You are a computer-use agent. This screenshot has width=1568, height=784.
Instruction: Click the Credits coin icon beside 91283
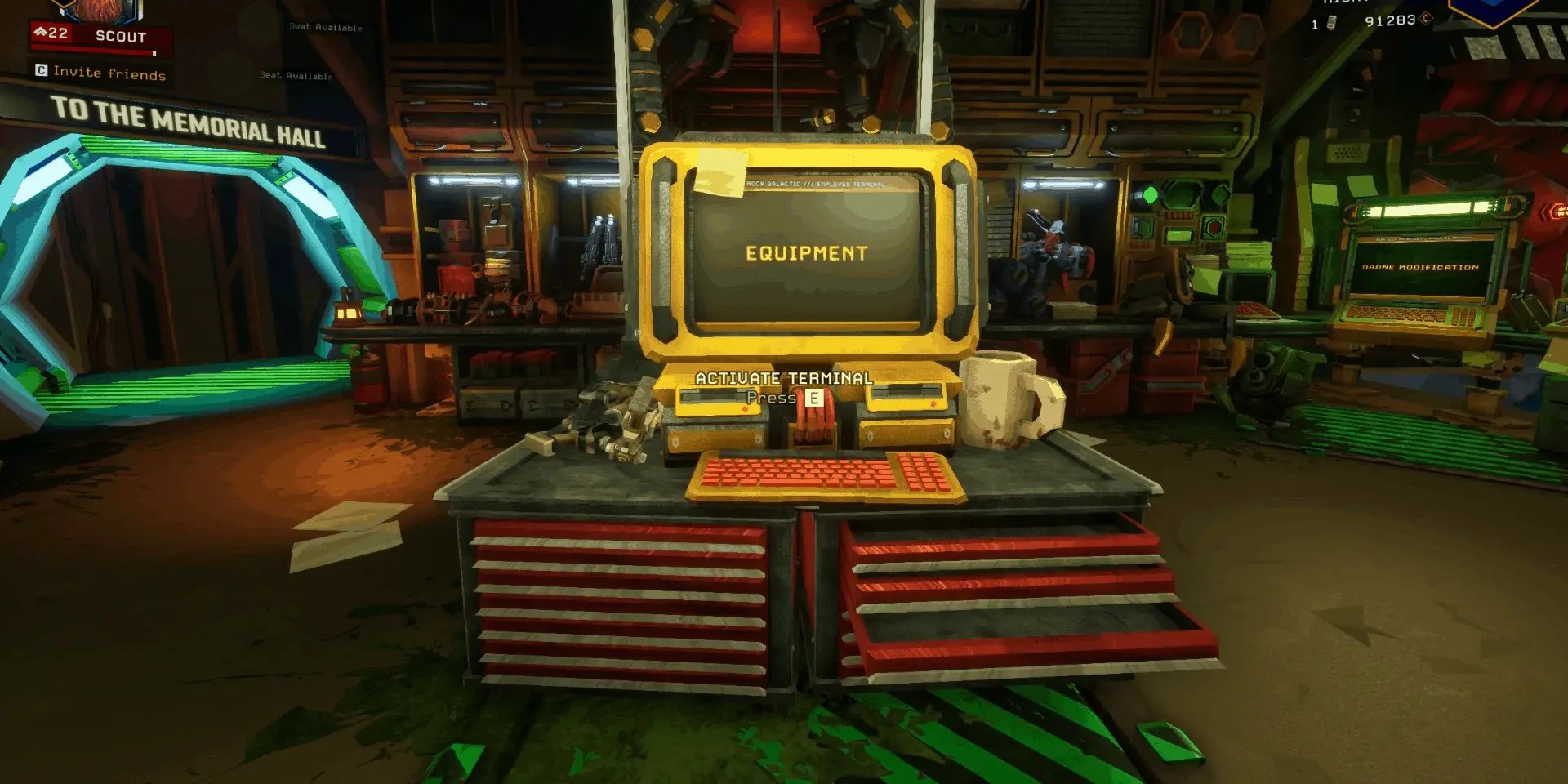(x=1425, y=20)
